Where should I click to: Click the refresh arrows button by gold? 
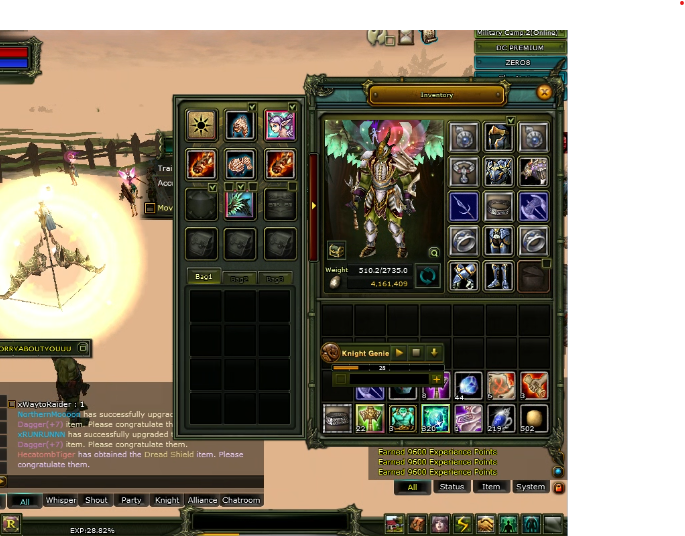tap(429, 276)
